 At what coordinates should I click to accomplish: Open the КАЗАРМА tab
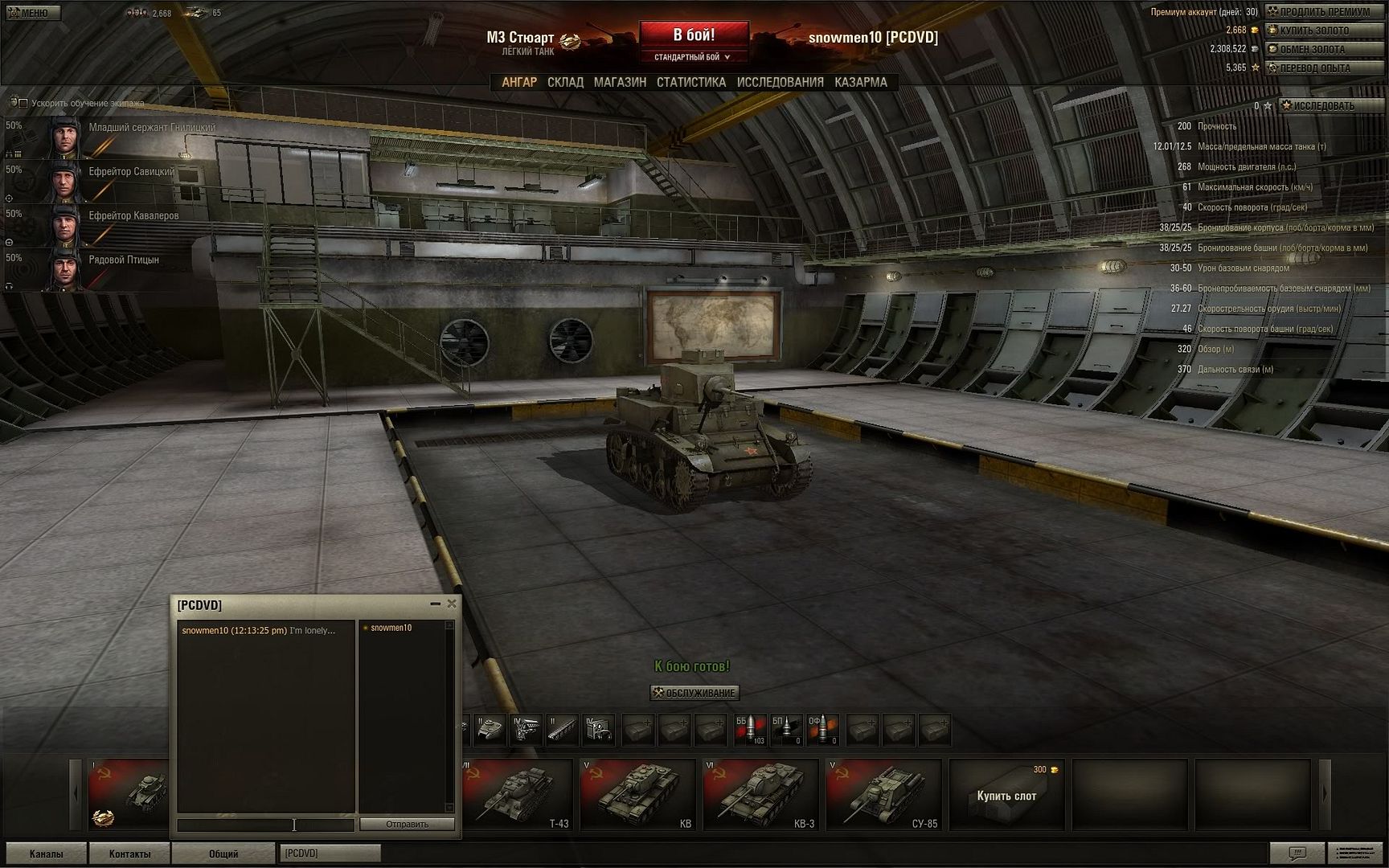(860, 82)
